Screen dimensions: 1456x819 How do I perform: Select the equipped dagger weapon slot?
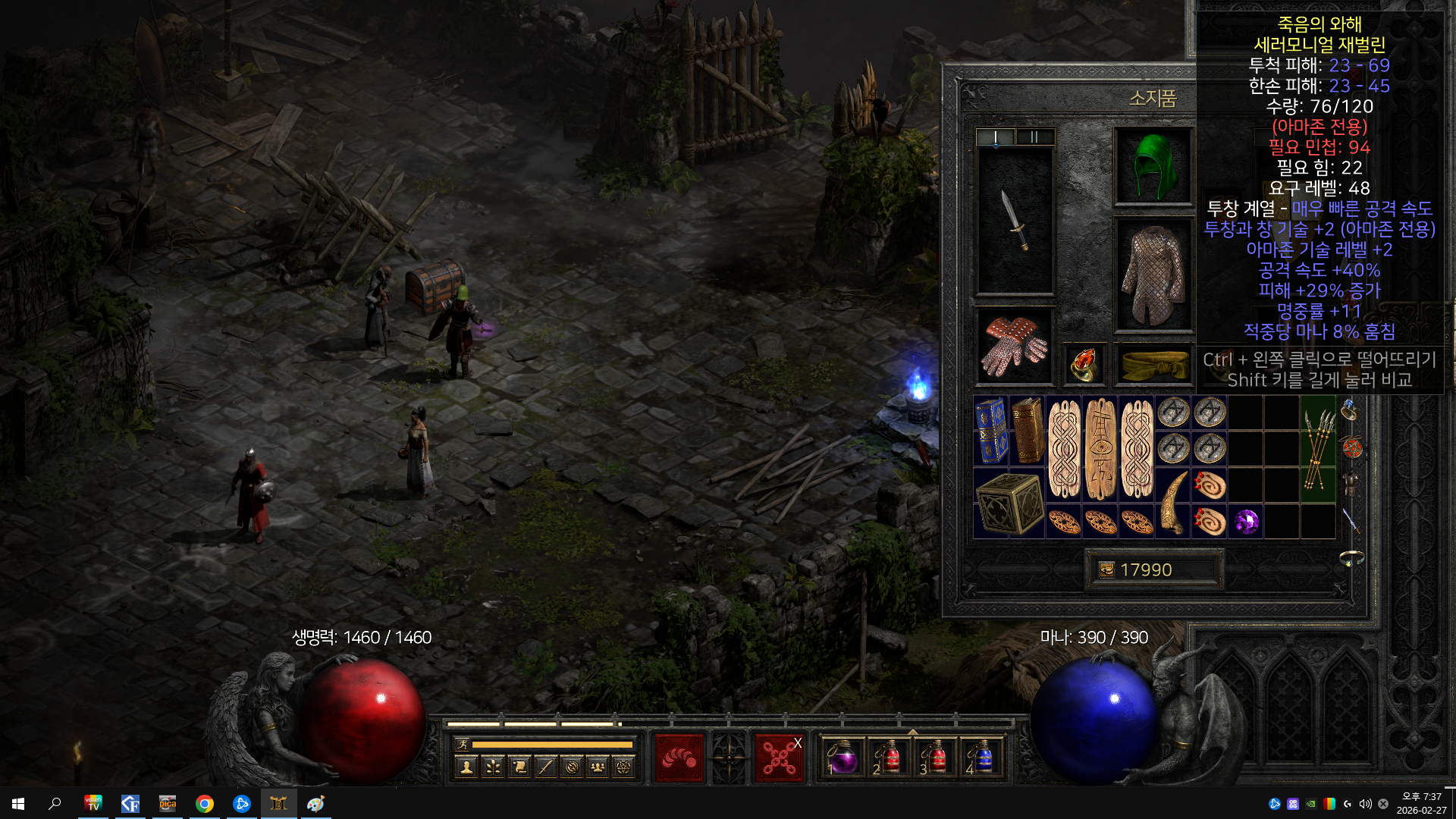(1015, 220)
